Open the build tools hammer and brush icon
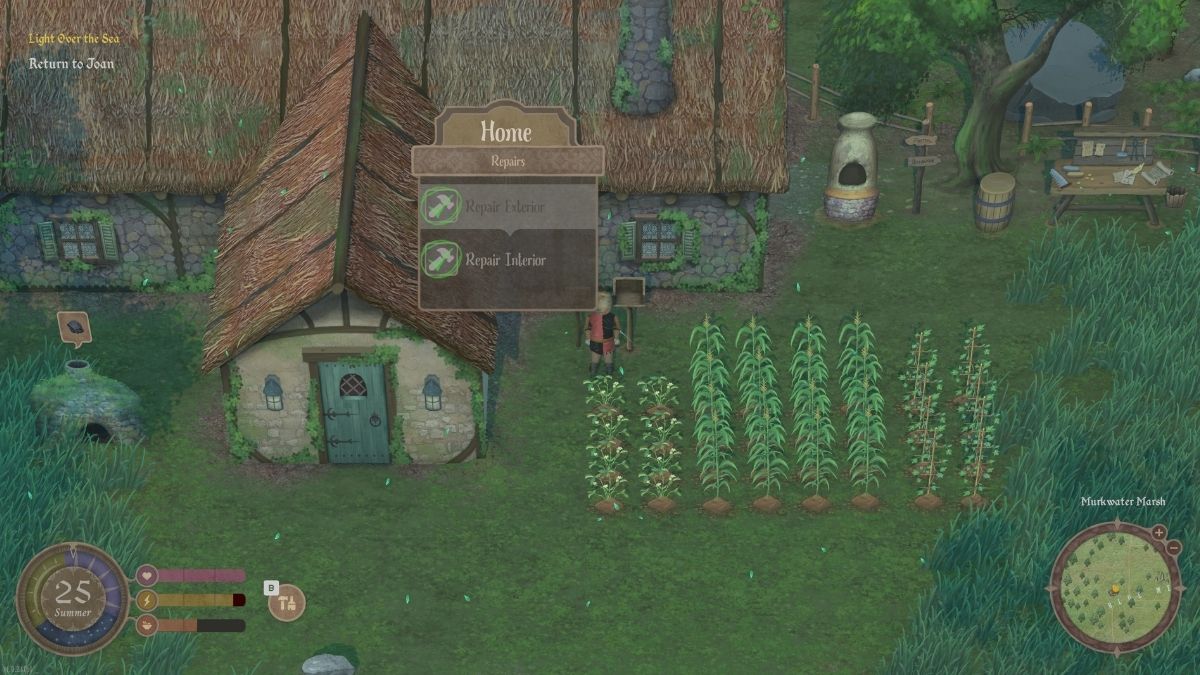 (x=288, y=603)
